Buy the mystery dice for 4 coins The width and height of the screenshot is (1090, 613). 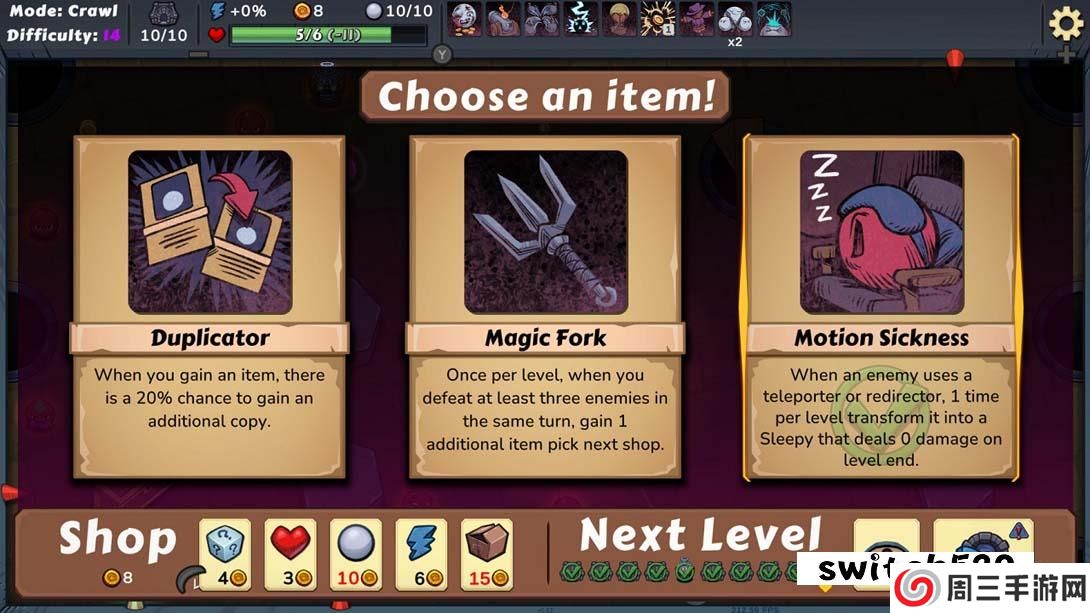coord(225,553)
